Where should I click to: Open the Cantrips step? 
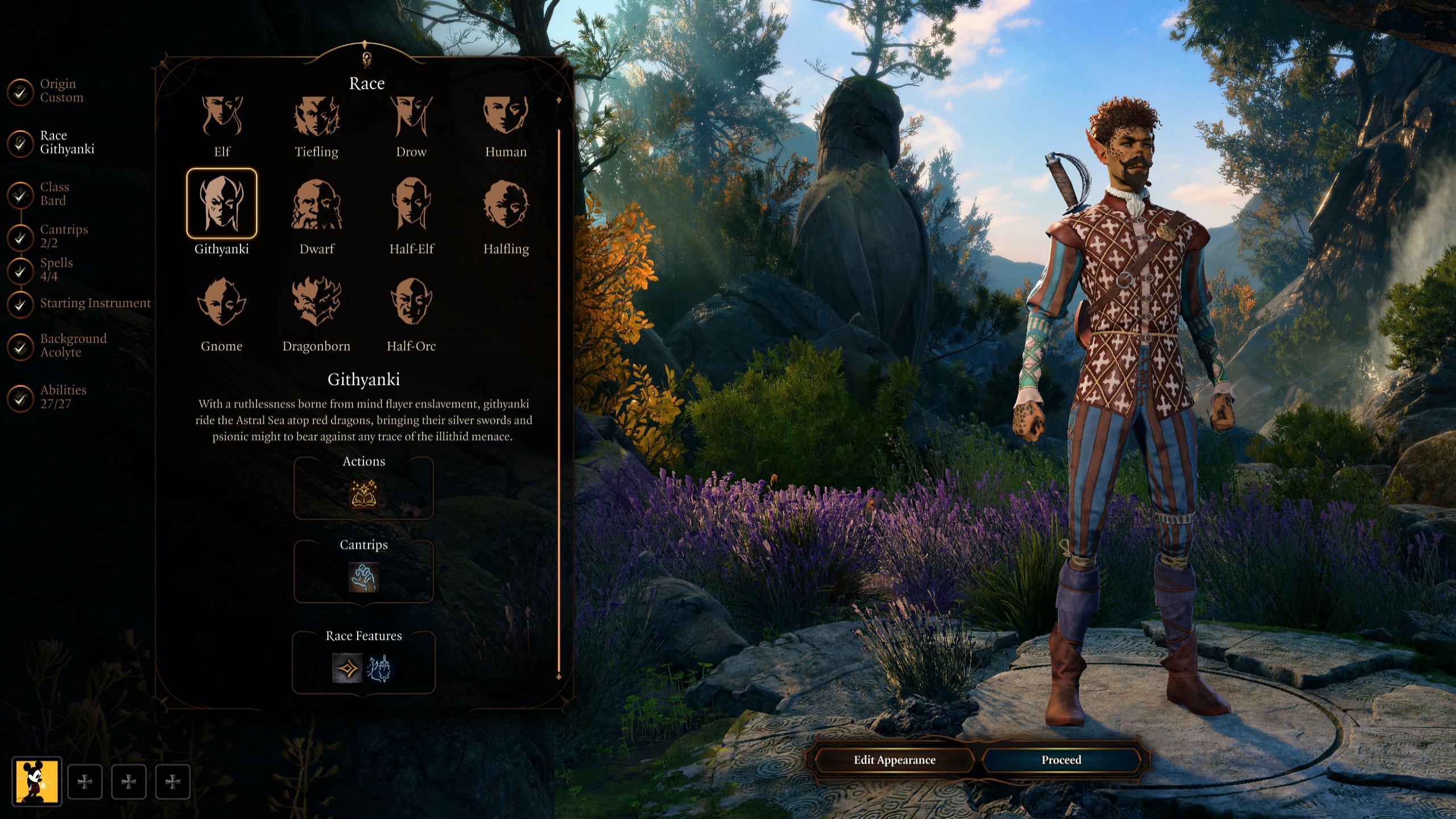tap(63, 236)
